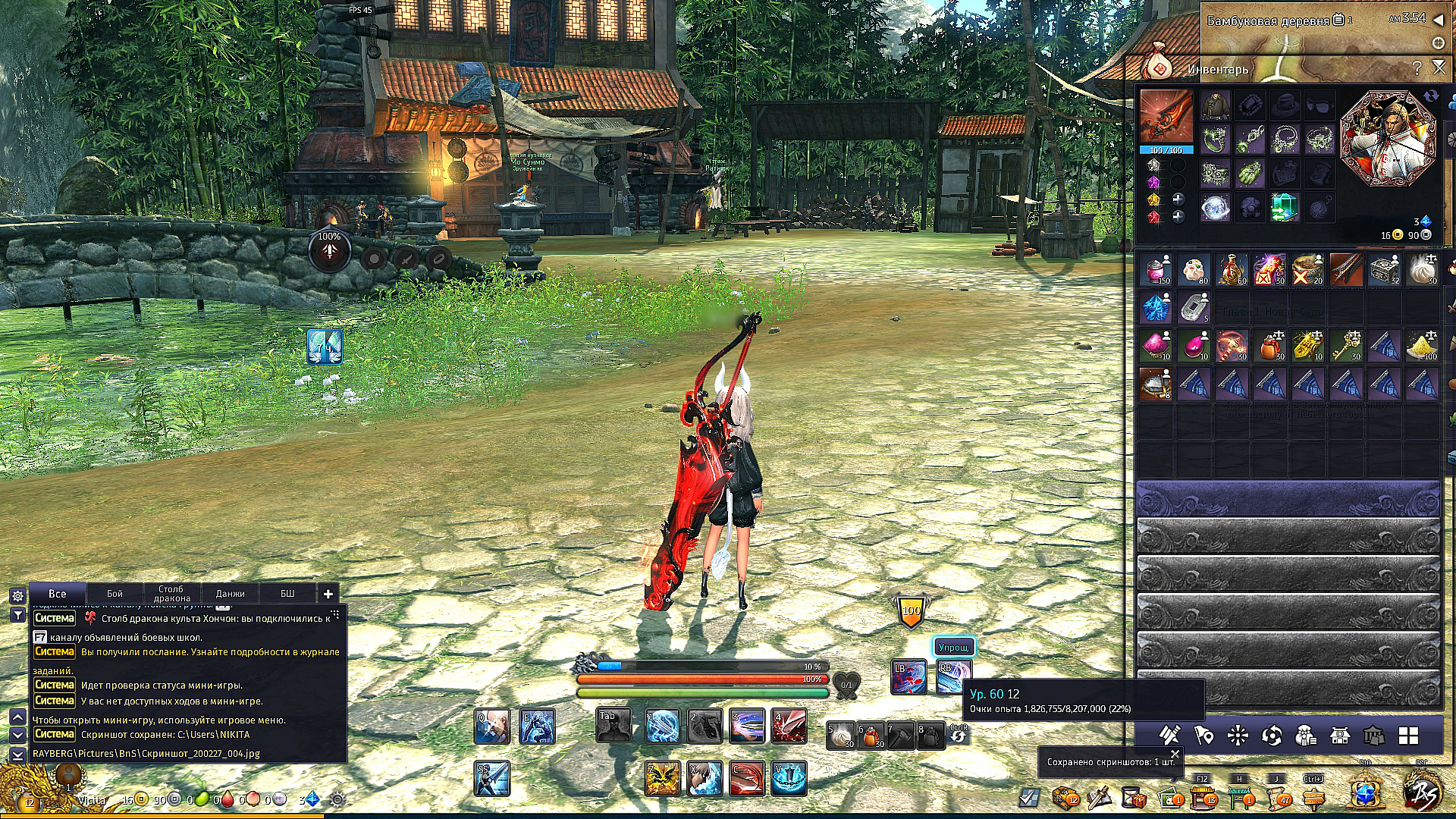
Task: Open the window grid icon in inventory toolbar
Action: [1408, 735]
